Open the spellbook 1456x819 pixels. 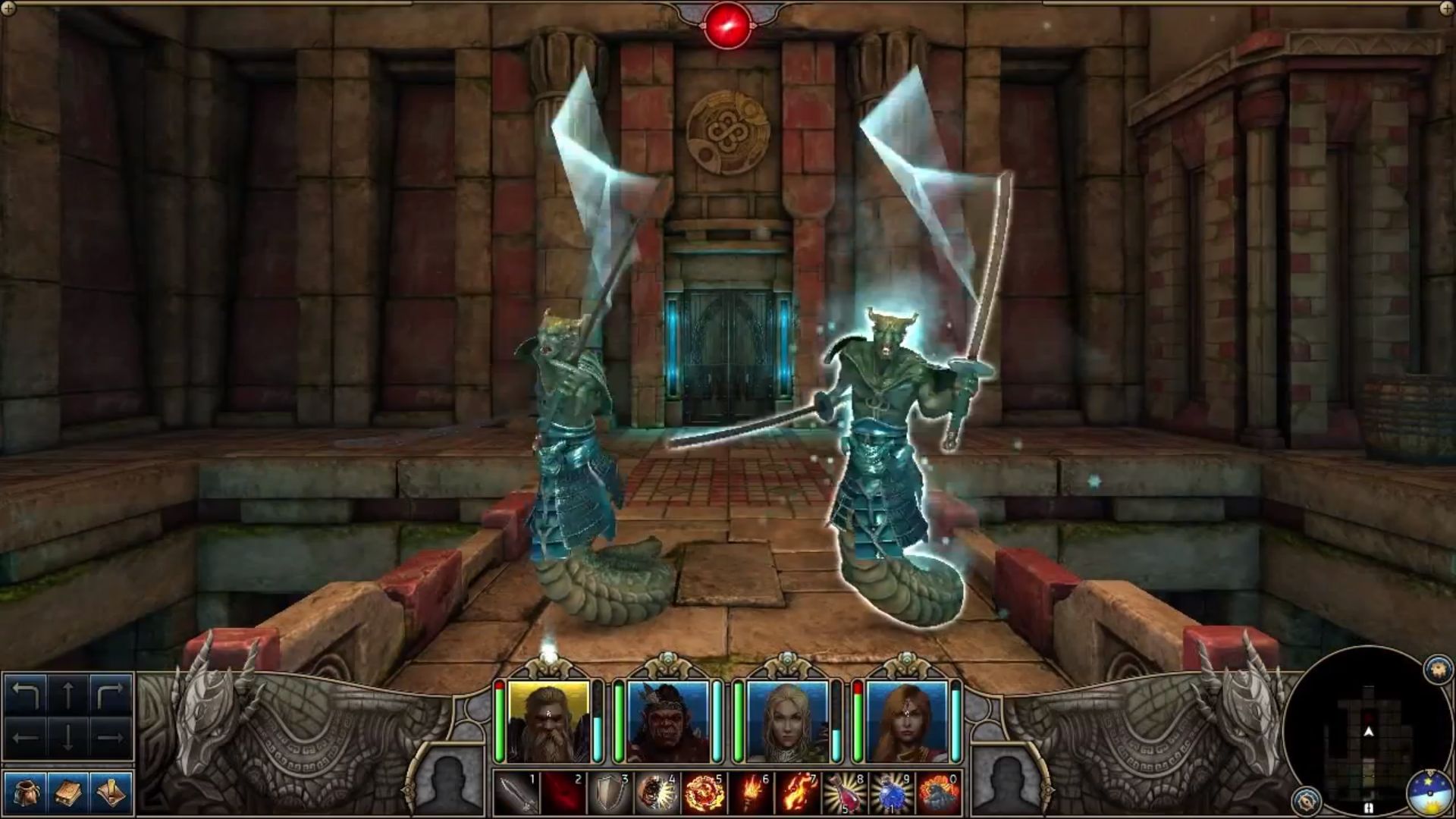(x=68, y=792)
